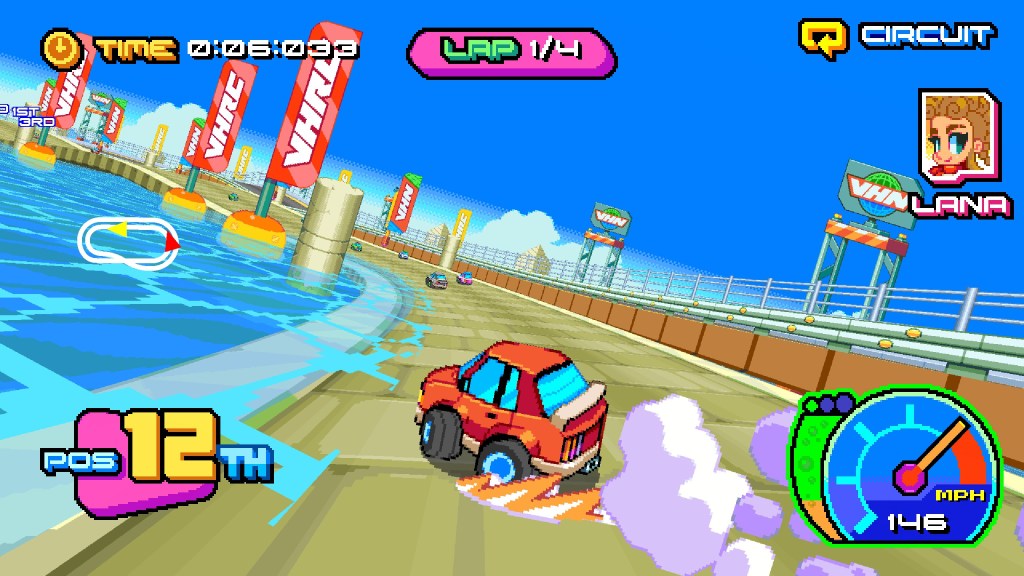Select Lana's driver portrait
Screen dimensions: 1024x576
click(958, 138)
